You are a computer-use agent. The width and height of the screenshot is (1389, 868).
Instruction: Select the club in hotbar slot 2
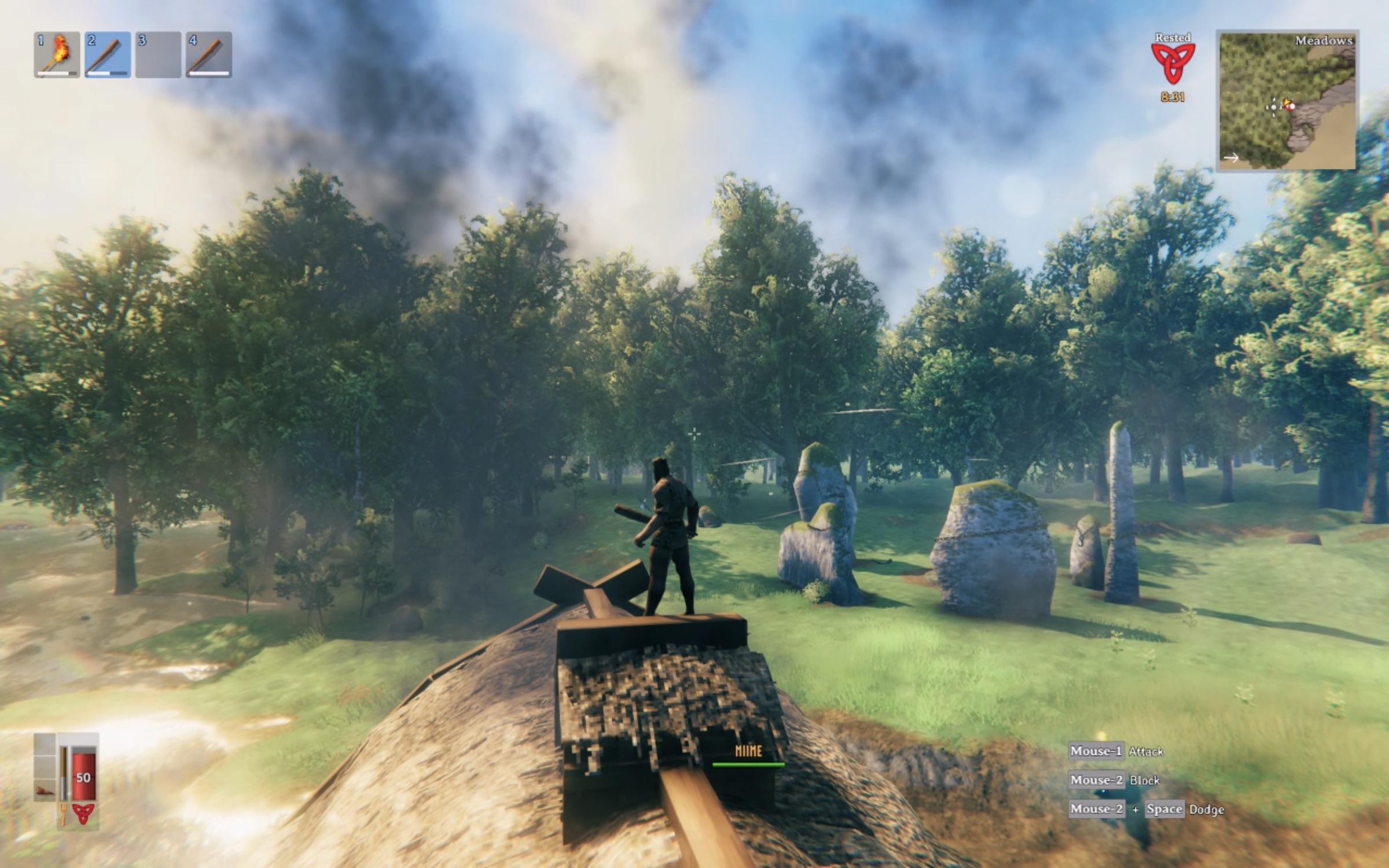click(x=107, y=55)
